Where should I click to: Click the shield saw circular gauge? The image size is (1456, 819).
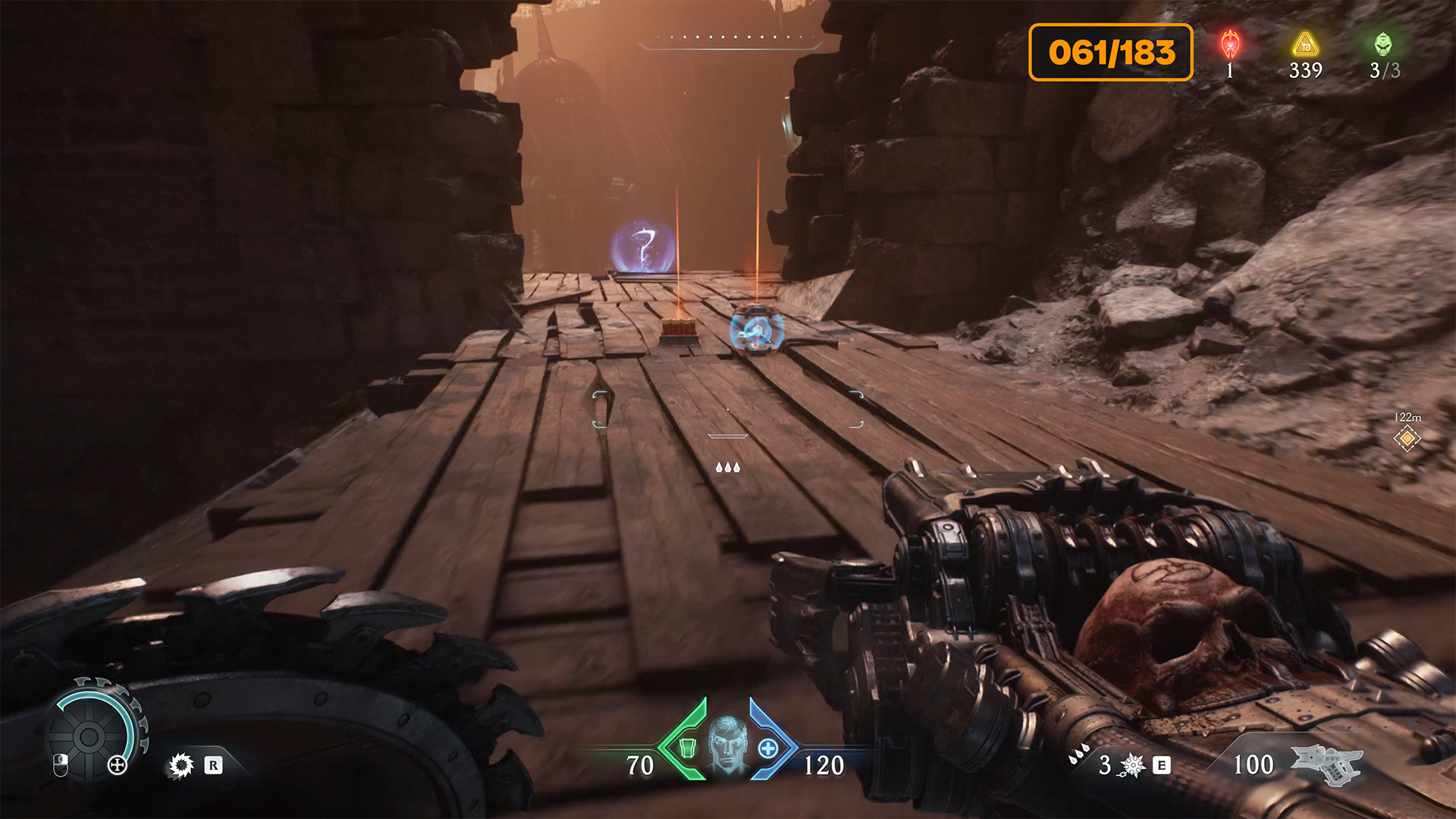91,734
